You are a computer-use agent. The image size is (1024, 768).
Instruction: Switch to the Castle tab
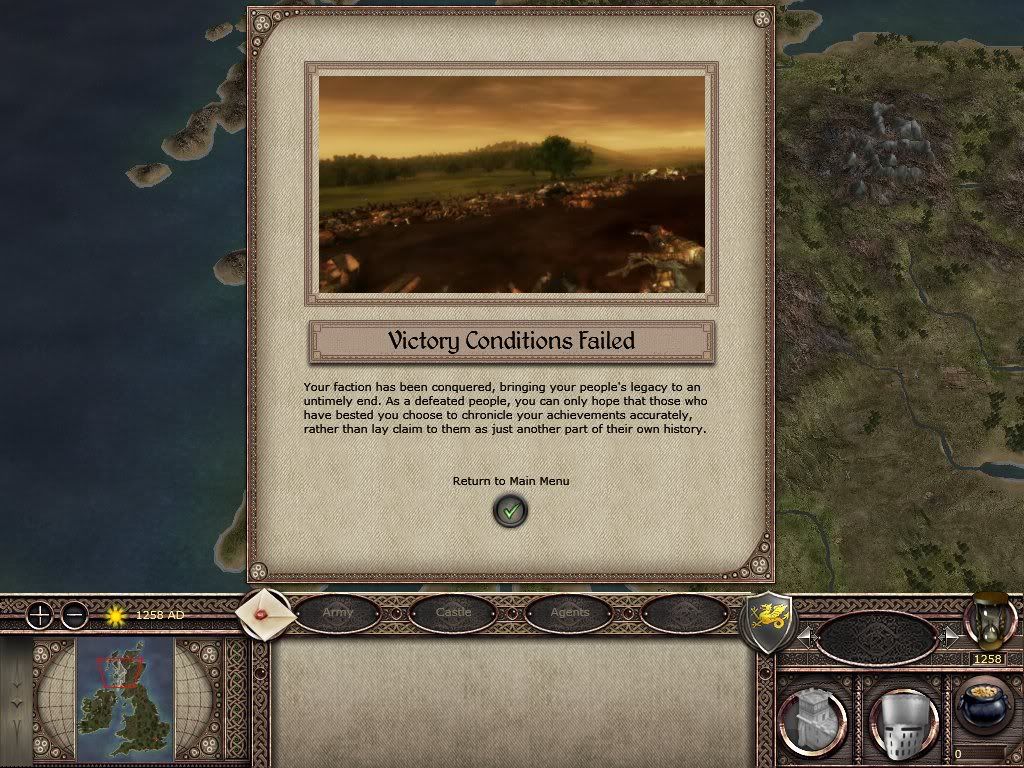click(453, 613)
